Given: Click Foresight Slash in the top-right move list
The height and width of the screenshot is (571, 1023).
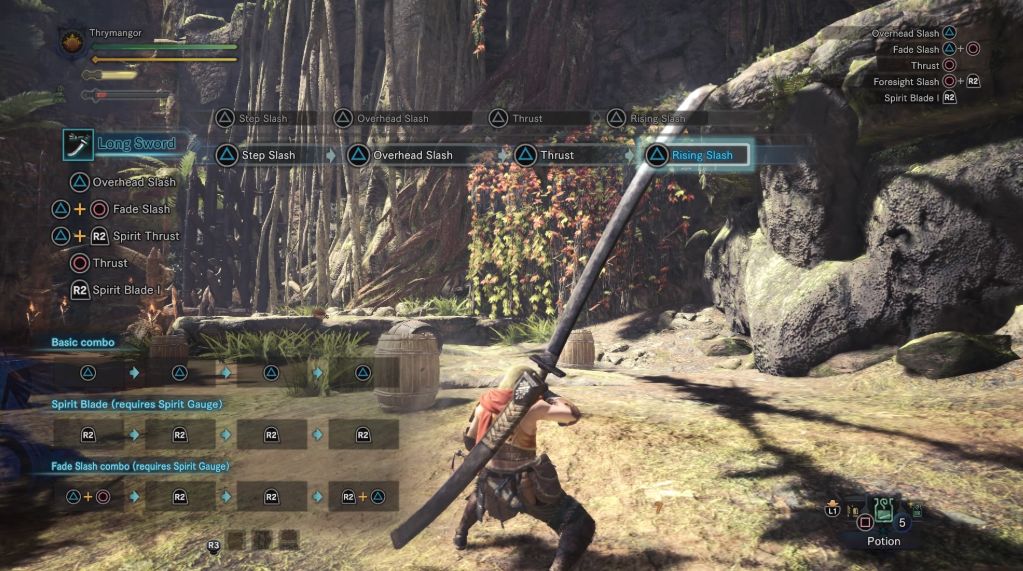Looking at the screenshot, I should click(906, 82).
